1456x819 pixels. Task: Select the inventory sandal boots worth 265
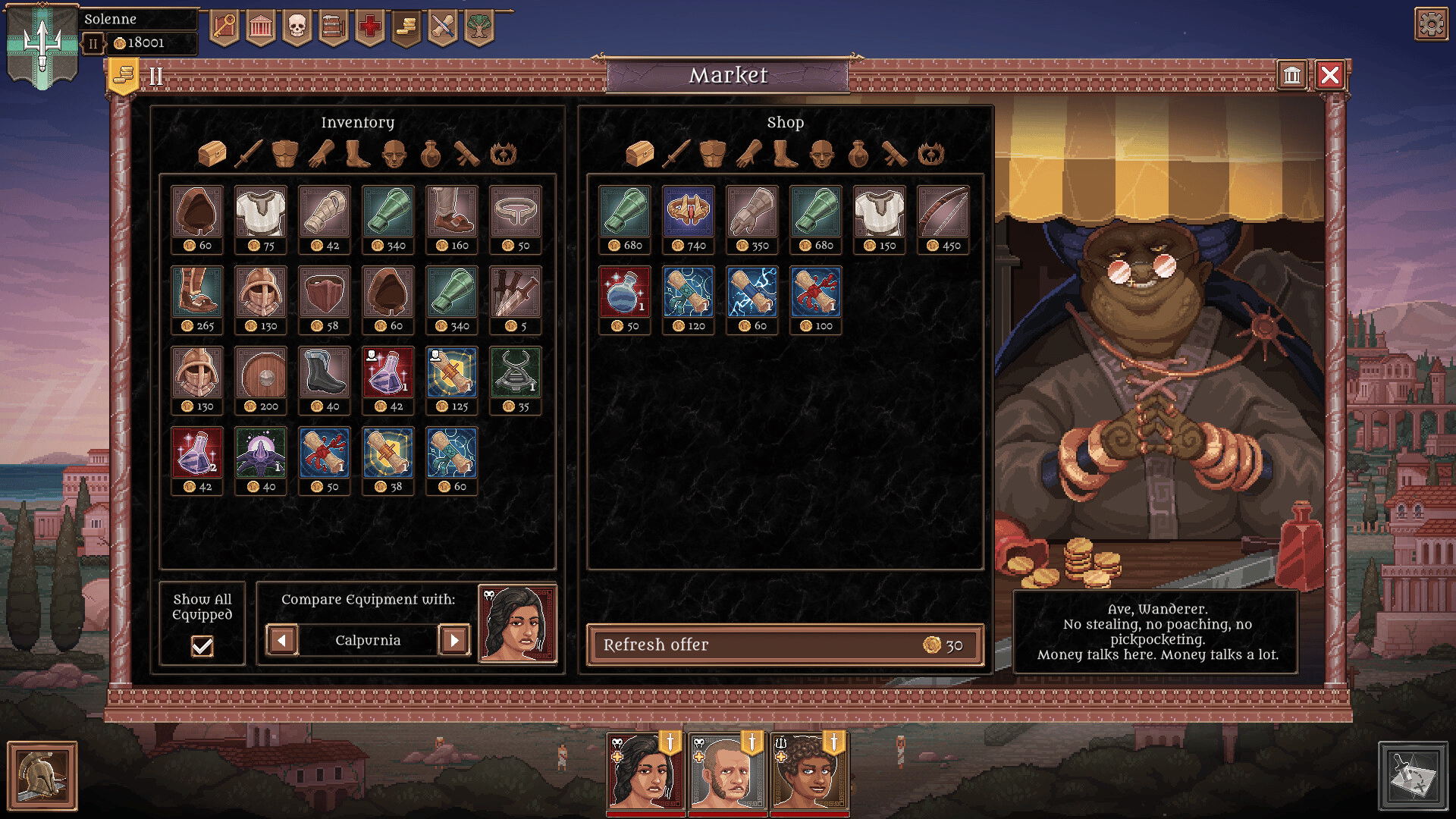(196, 293)
